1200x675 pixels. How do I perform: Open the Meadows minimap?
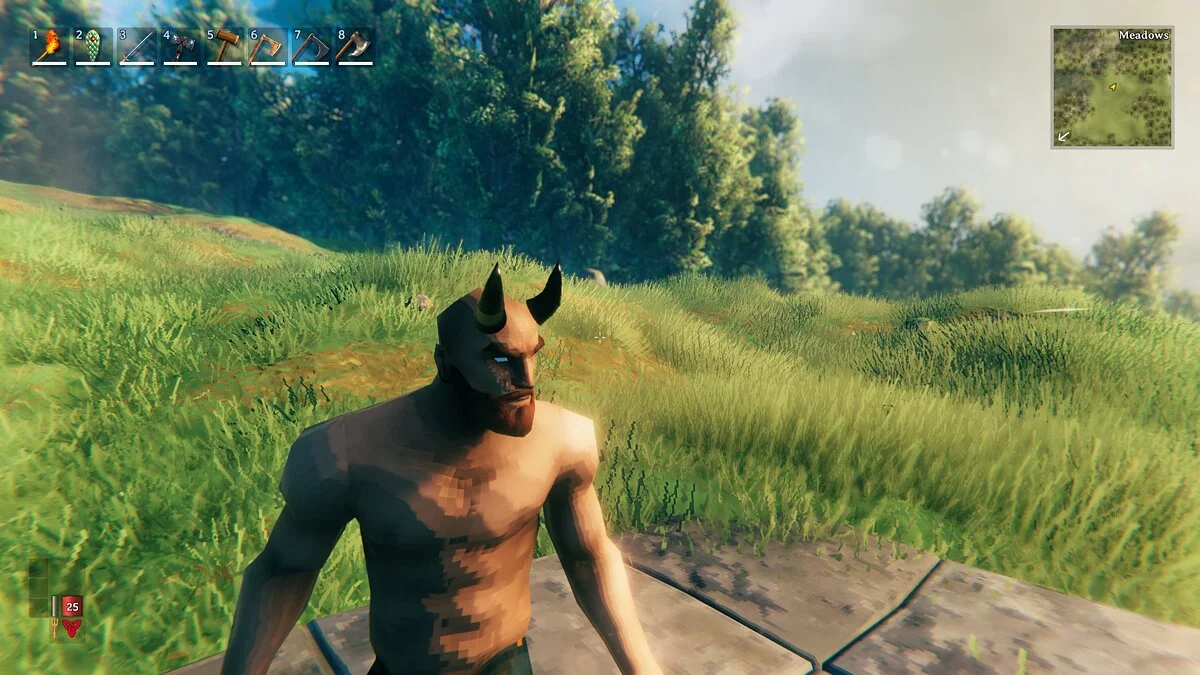(x=1112, y=88)
